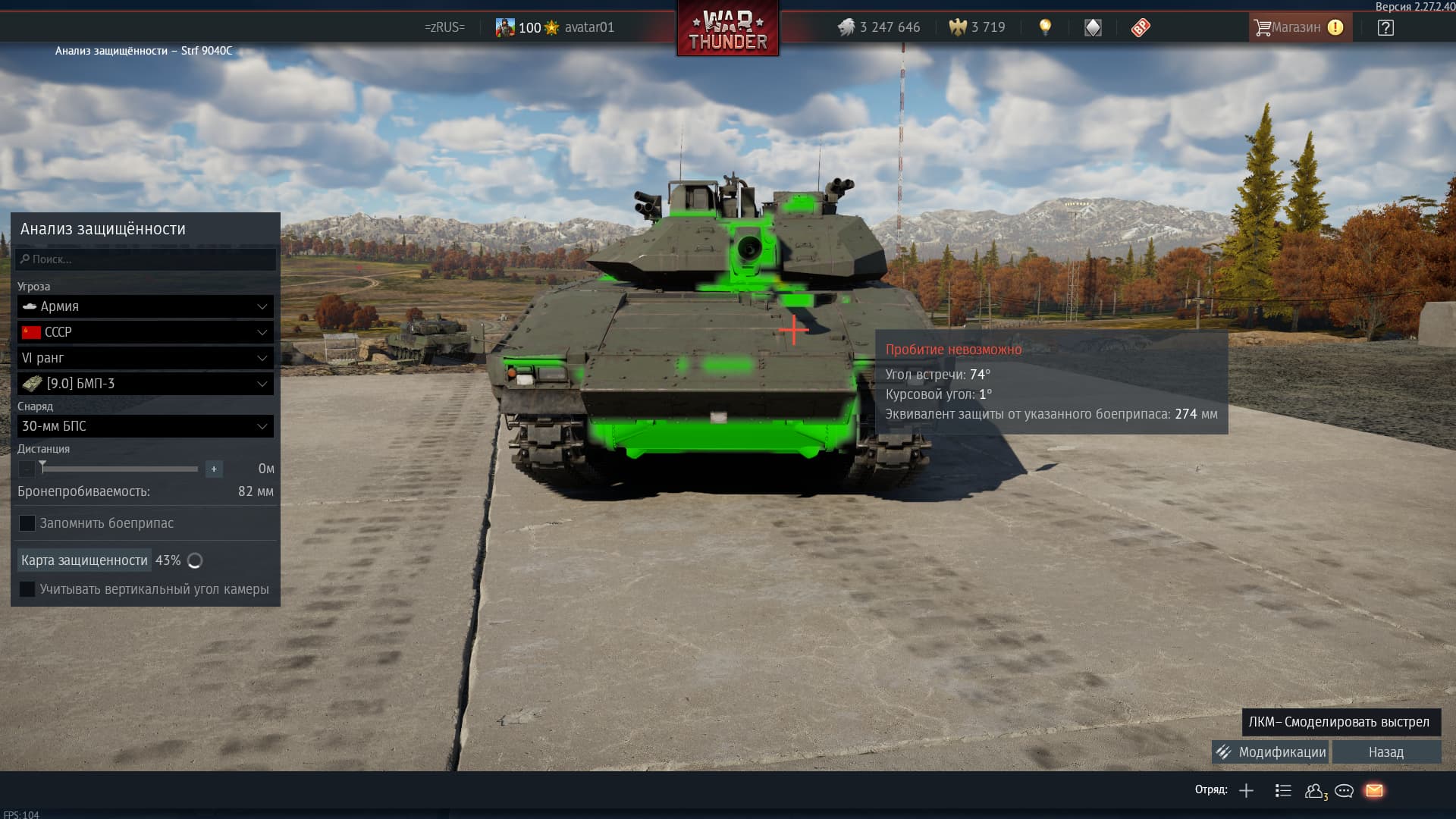Increase distance with the plus button
The width and height of the screenshot is (1456, 819).
[214, 469]
